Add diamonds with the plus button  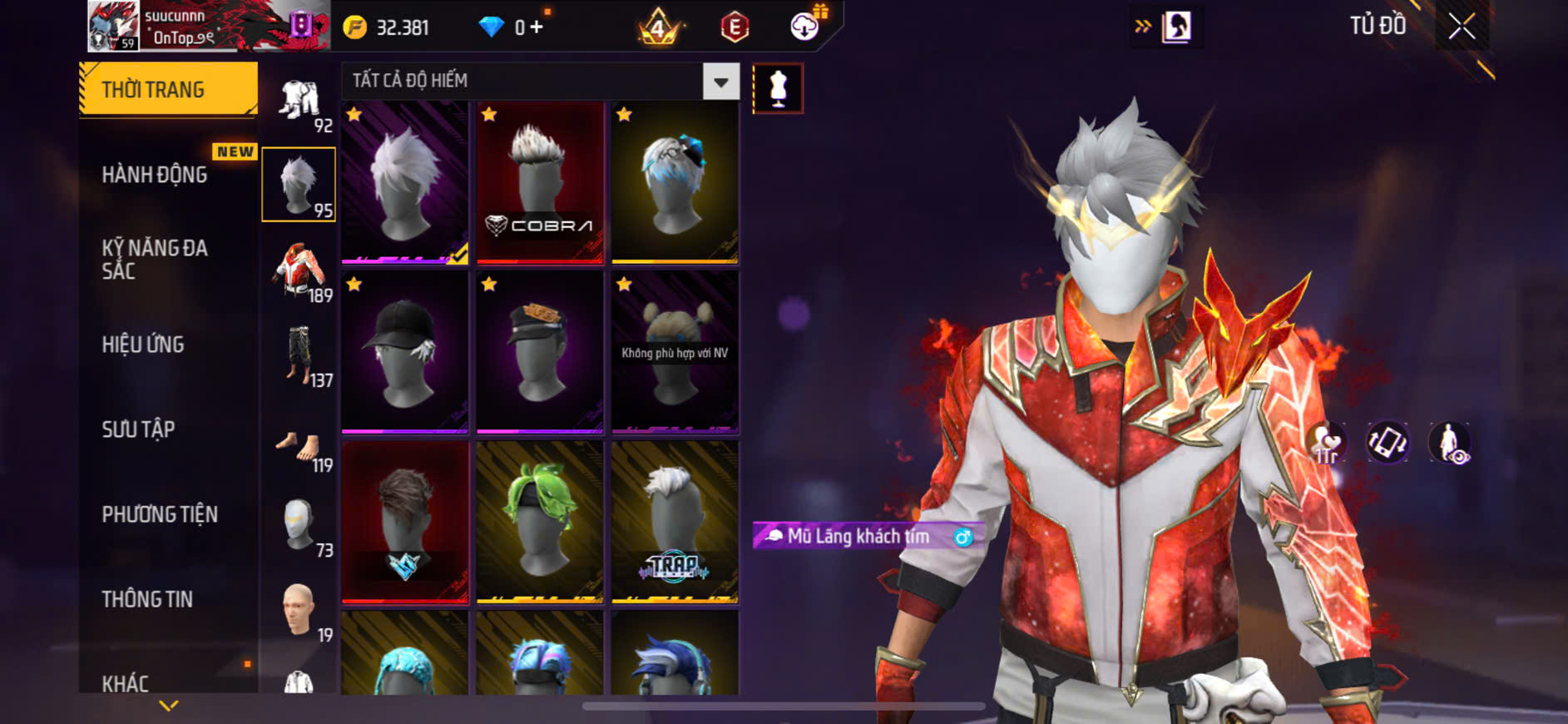pyautogui.click(x=537, y=27)
